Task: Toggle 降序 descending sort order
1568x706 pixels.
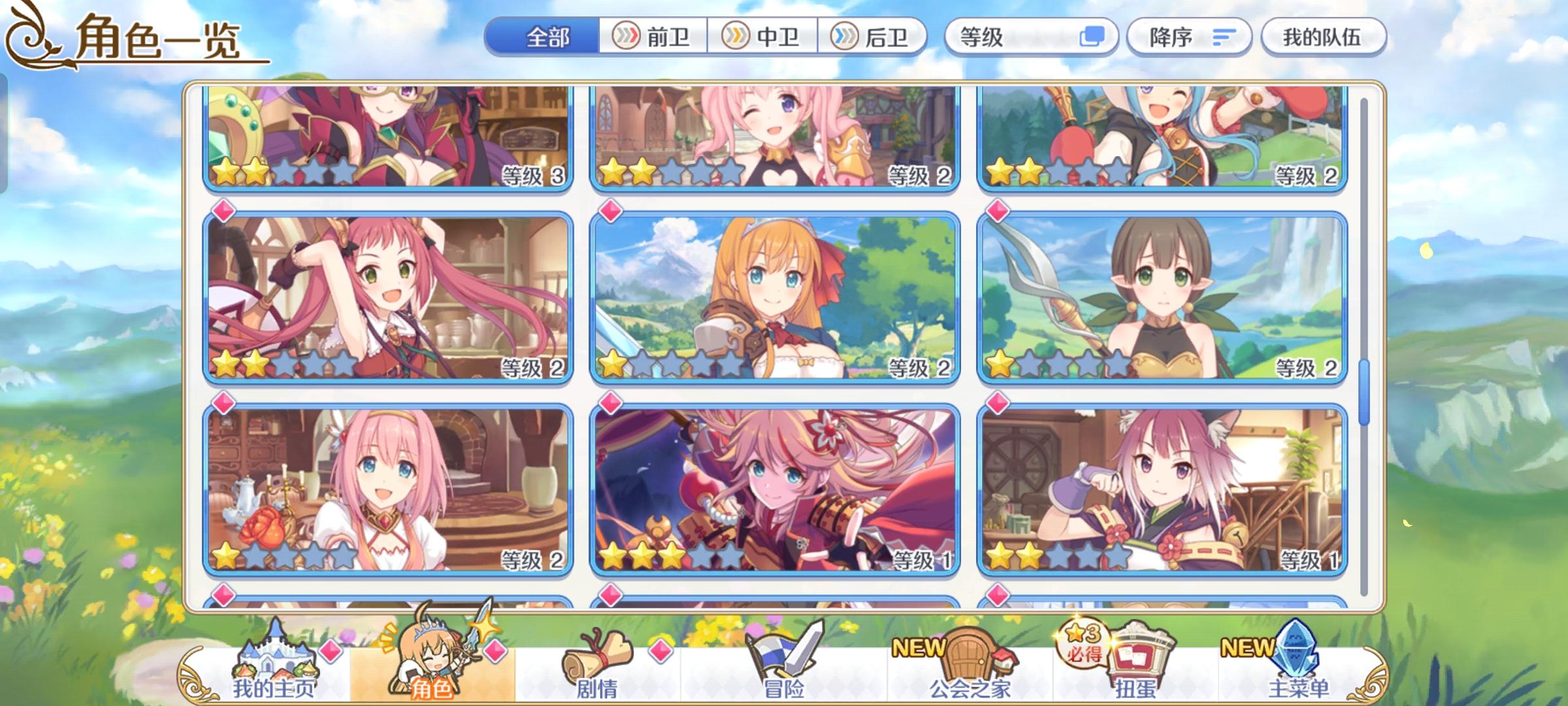Action: (x=1189, y=37)
